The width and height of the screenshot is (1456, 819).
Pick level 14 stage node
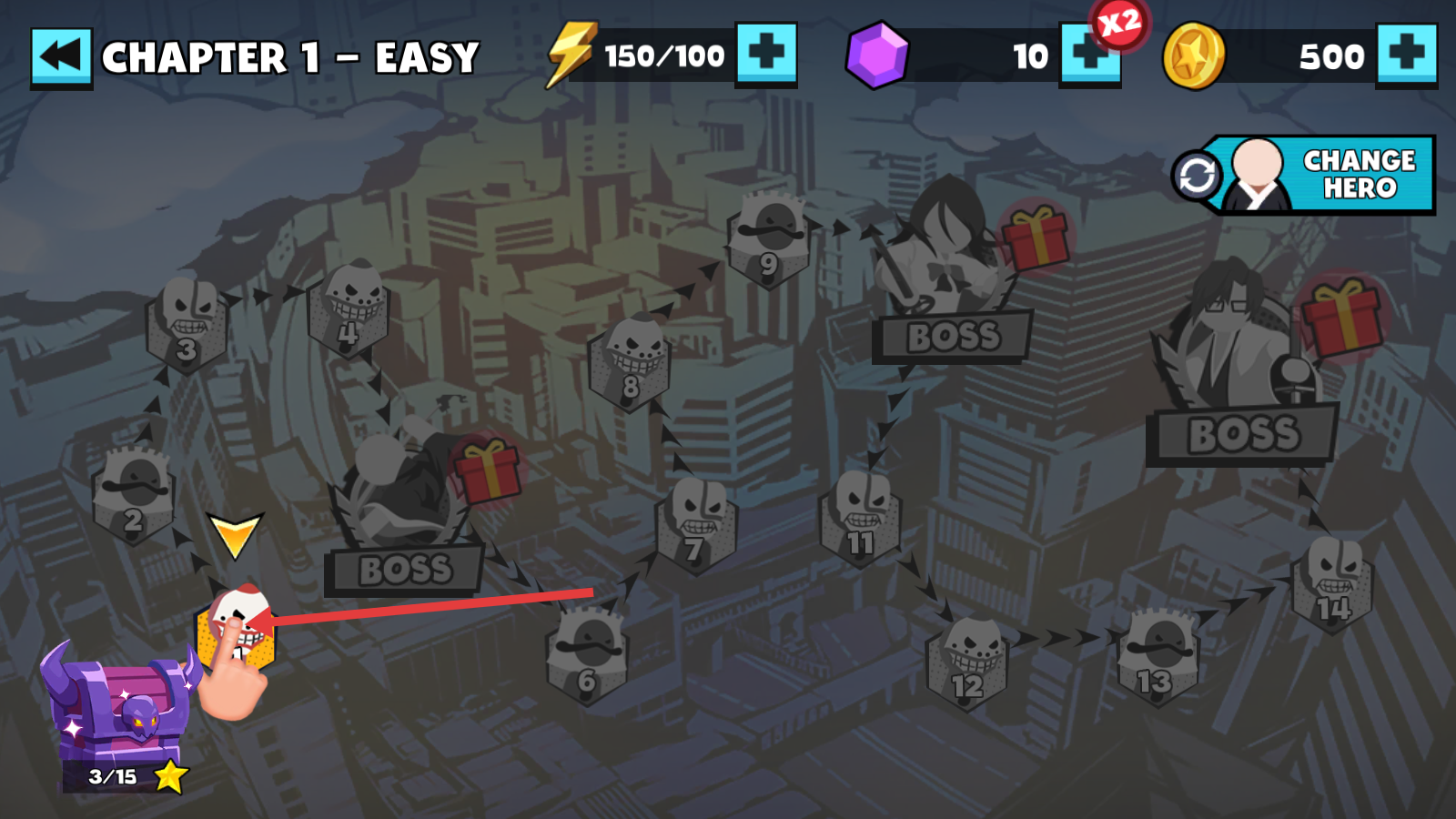pos(1332,584)
